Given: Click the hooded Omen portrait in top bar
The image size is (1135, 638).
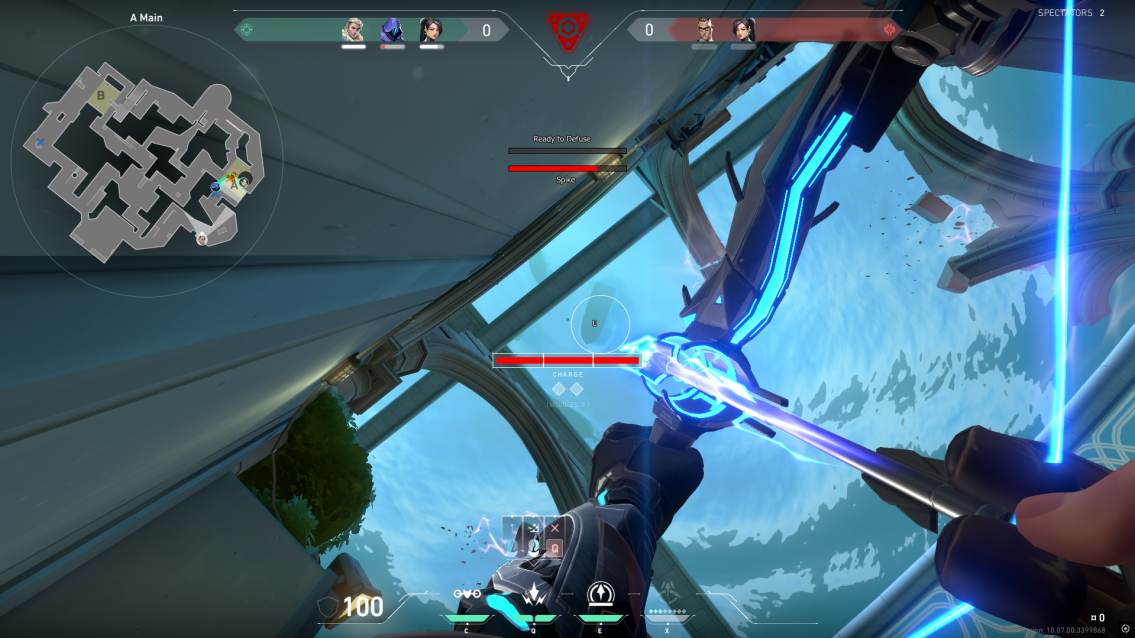Looking at the screenshot, I should tap(392, 30).
